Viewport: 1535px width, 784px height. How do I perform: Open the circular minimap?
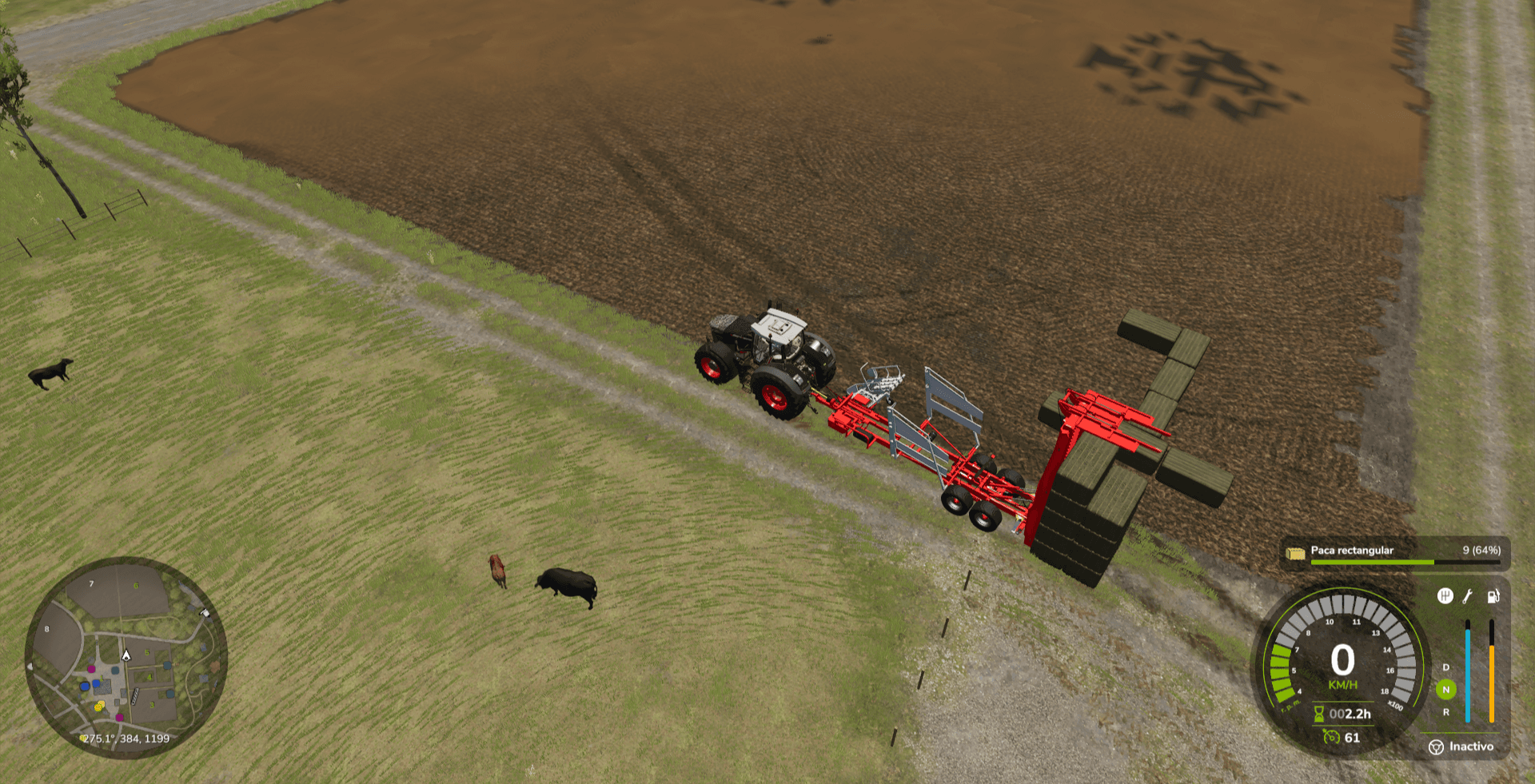click(126, 657)
